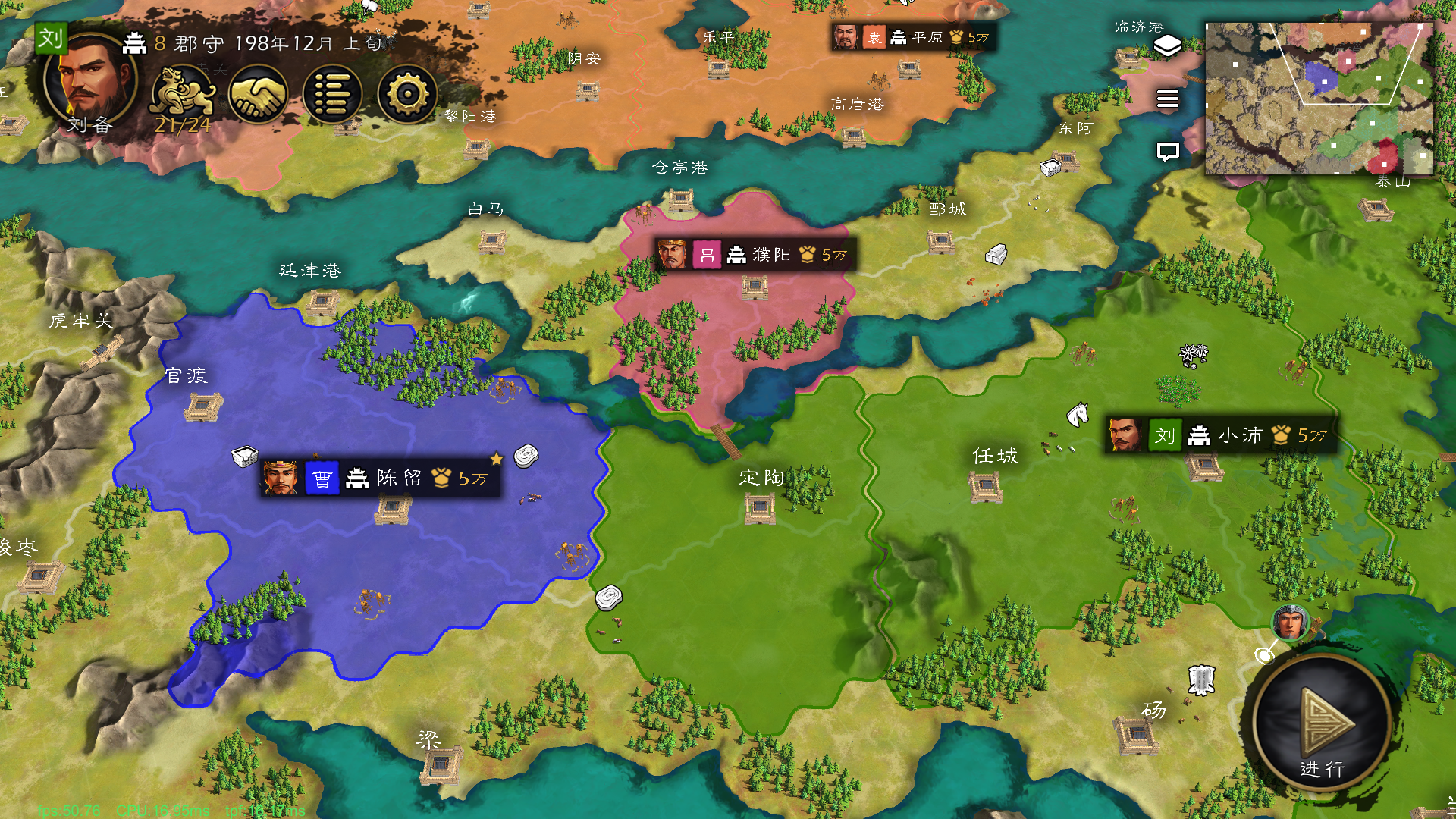Open the message bubble icon
The width and height of the screenshot is (1456, 819).
pos(1167,151)
